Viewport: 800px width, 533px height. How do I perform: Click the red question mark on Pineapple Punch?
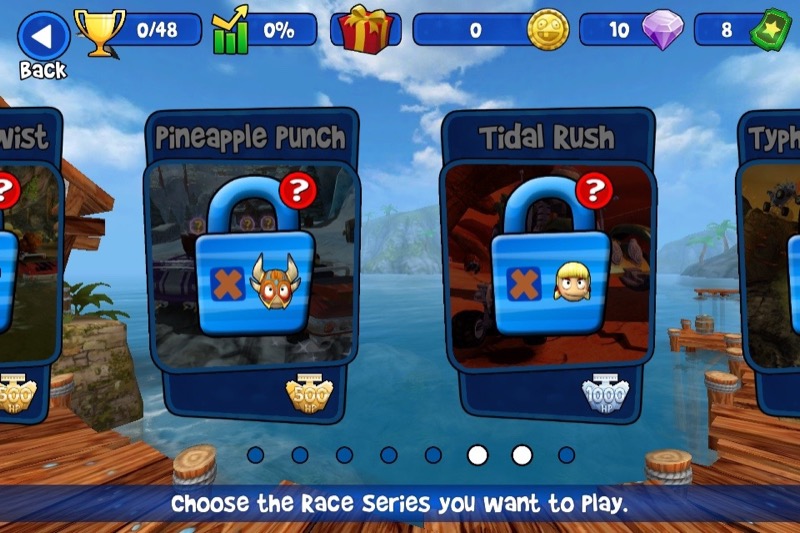[x=297, y=189]
